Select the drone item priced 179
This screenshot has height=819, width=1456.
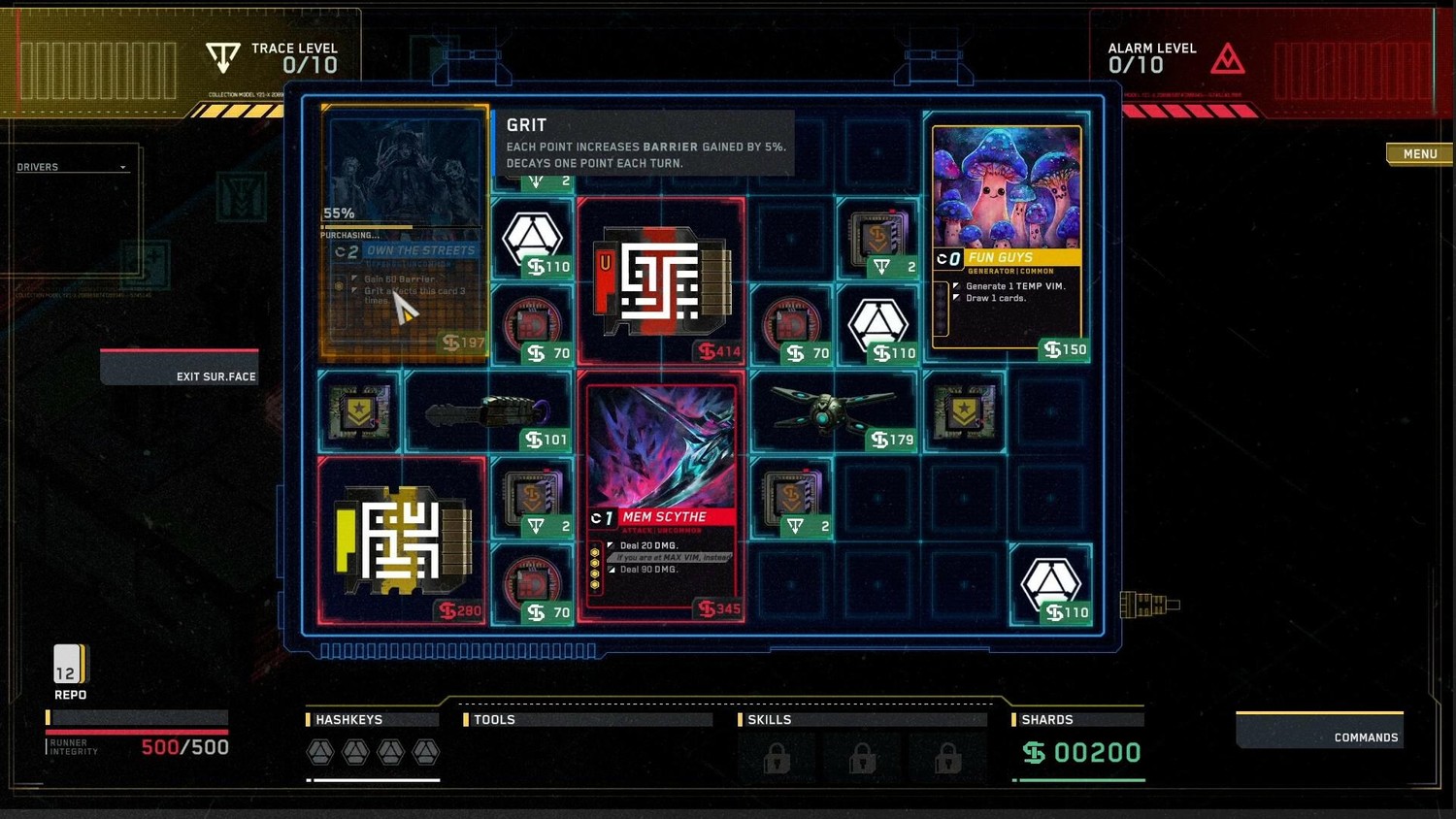point(833,411)
